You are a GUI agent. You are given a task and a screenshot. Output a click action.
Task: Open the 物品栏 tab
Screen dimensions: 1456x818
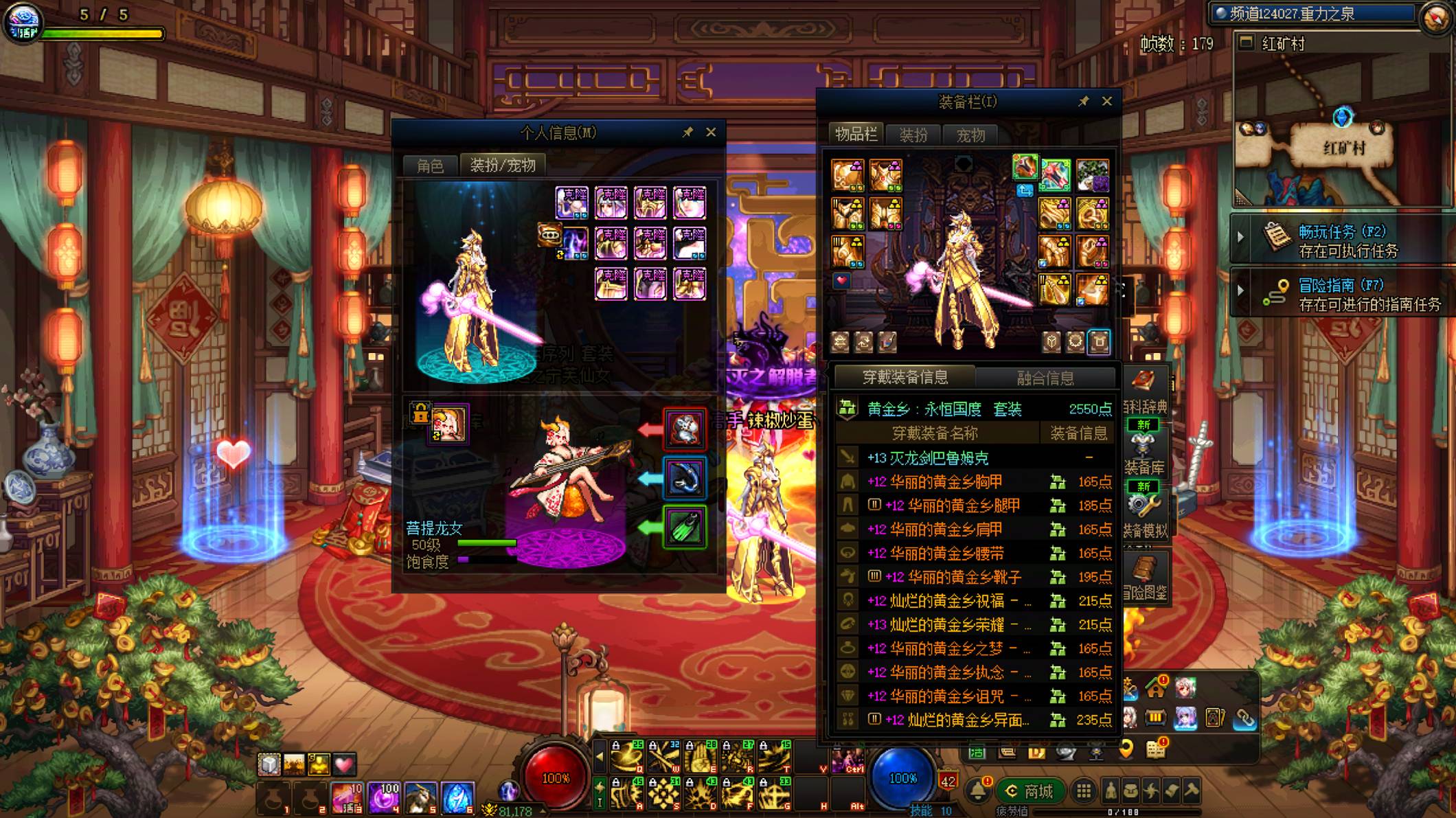pyautogui.click(x=856, y=135)
